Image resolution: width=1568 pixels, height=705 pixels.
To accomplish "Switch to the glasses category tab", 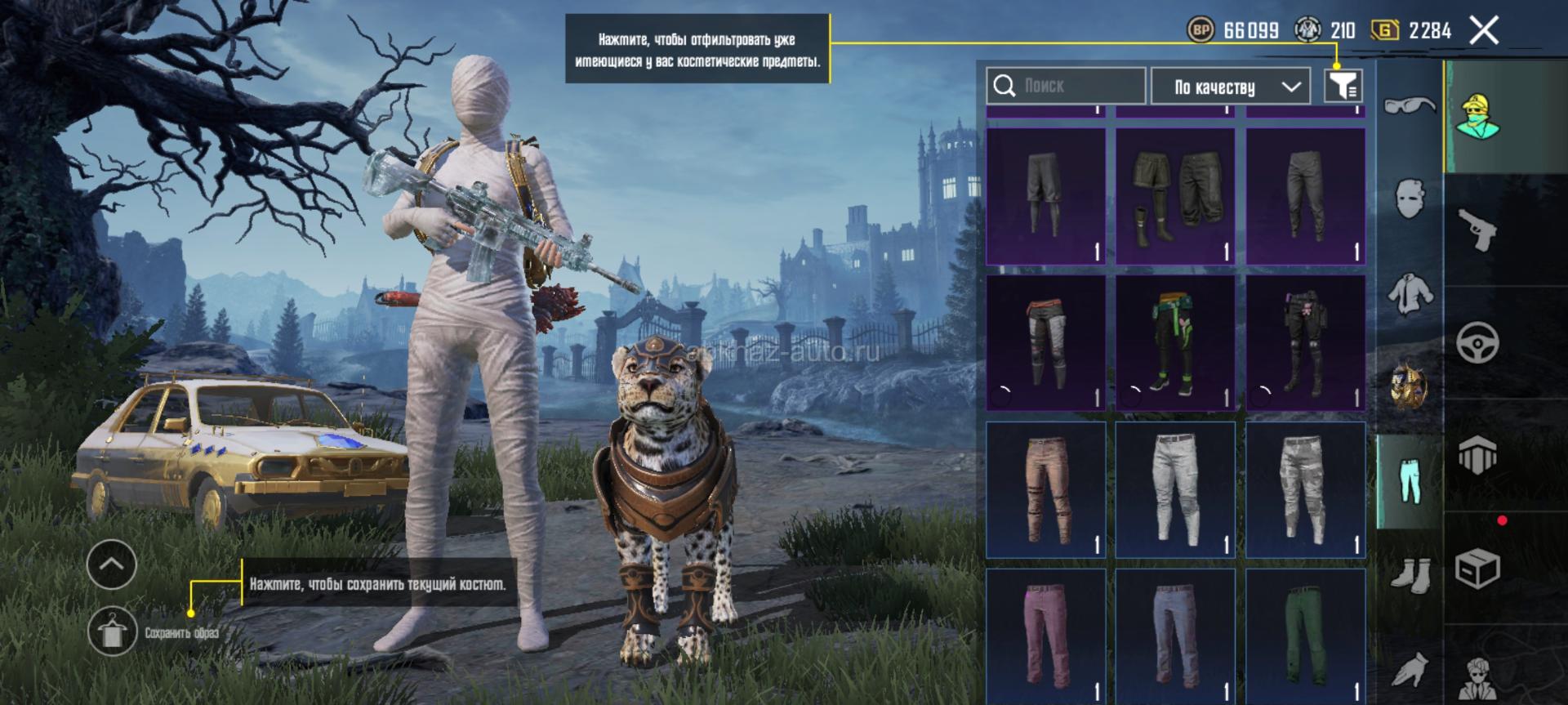I will pyautogui.click(x=1410, y=105).
